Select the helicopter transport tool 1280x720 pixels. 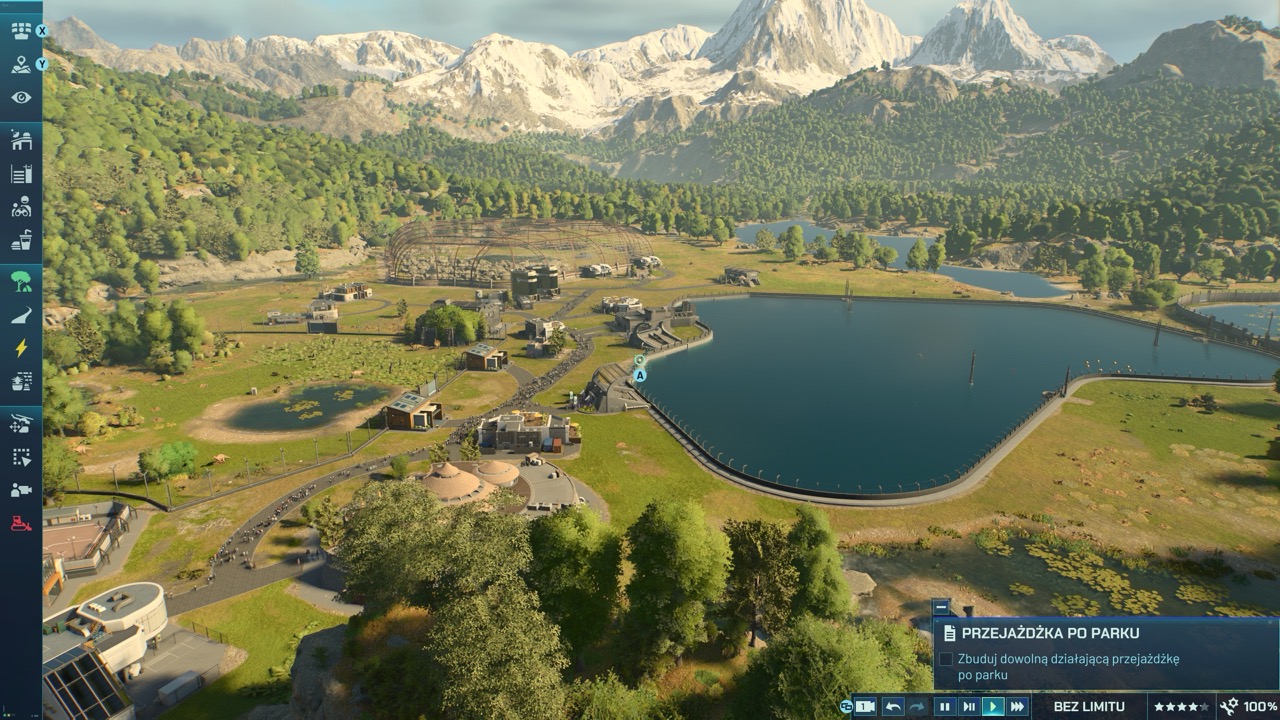21,423
